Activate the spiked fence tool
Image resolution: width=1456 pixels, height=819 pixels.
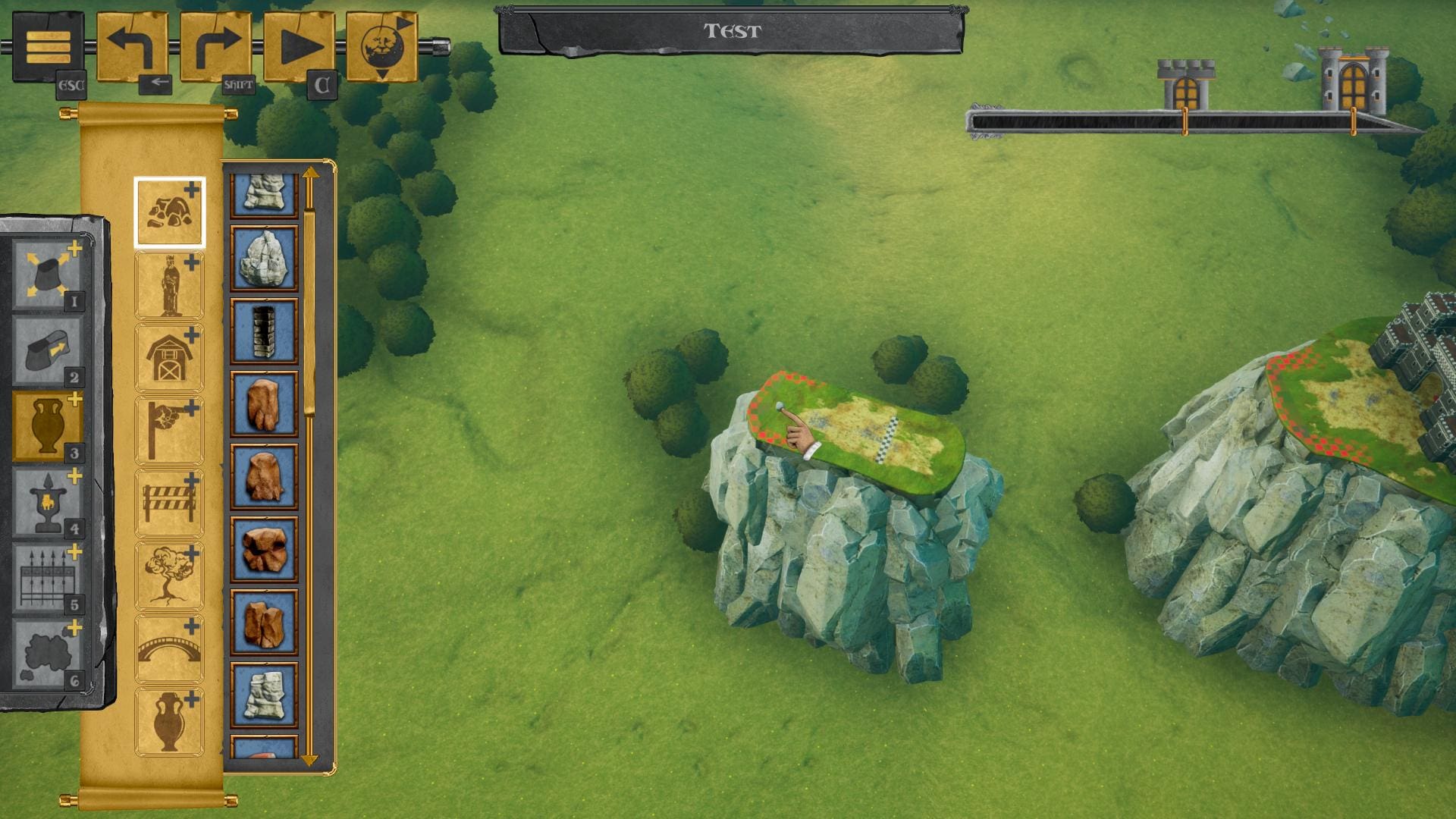[47, 578]
